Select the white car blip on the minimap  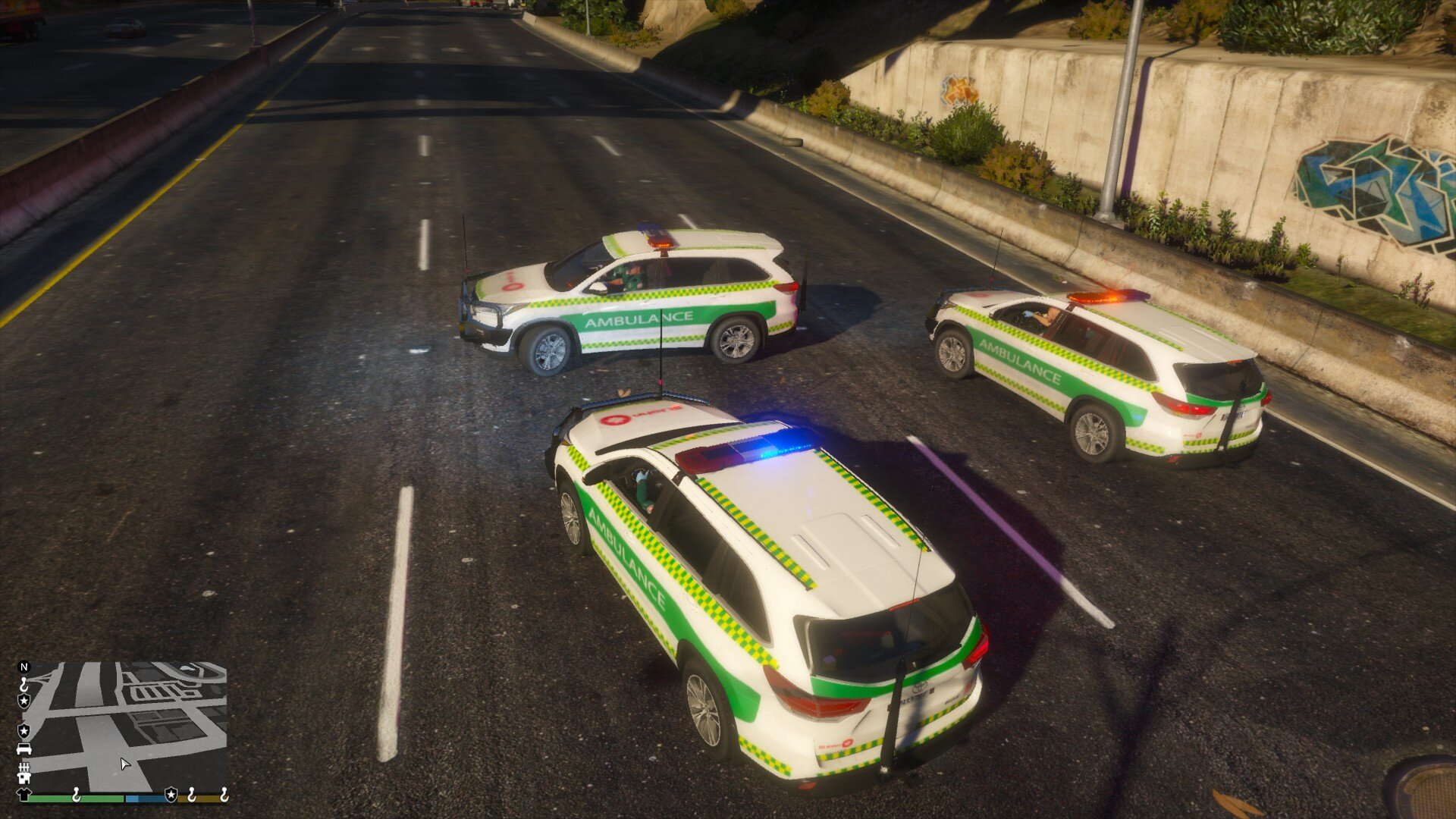pos(24,749)
